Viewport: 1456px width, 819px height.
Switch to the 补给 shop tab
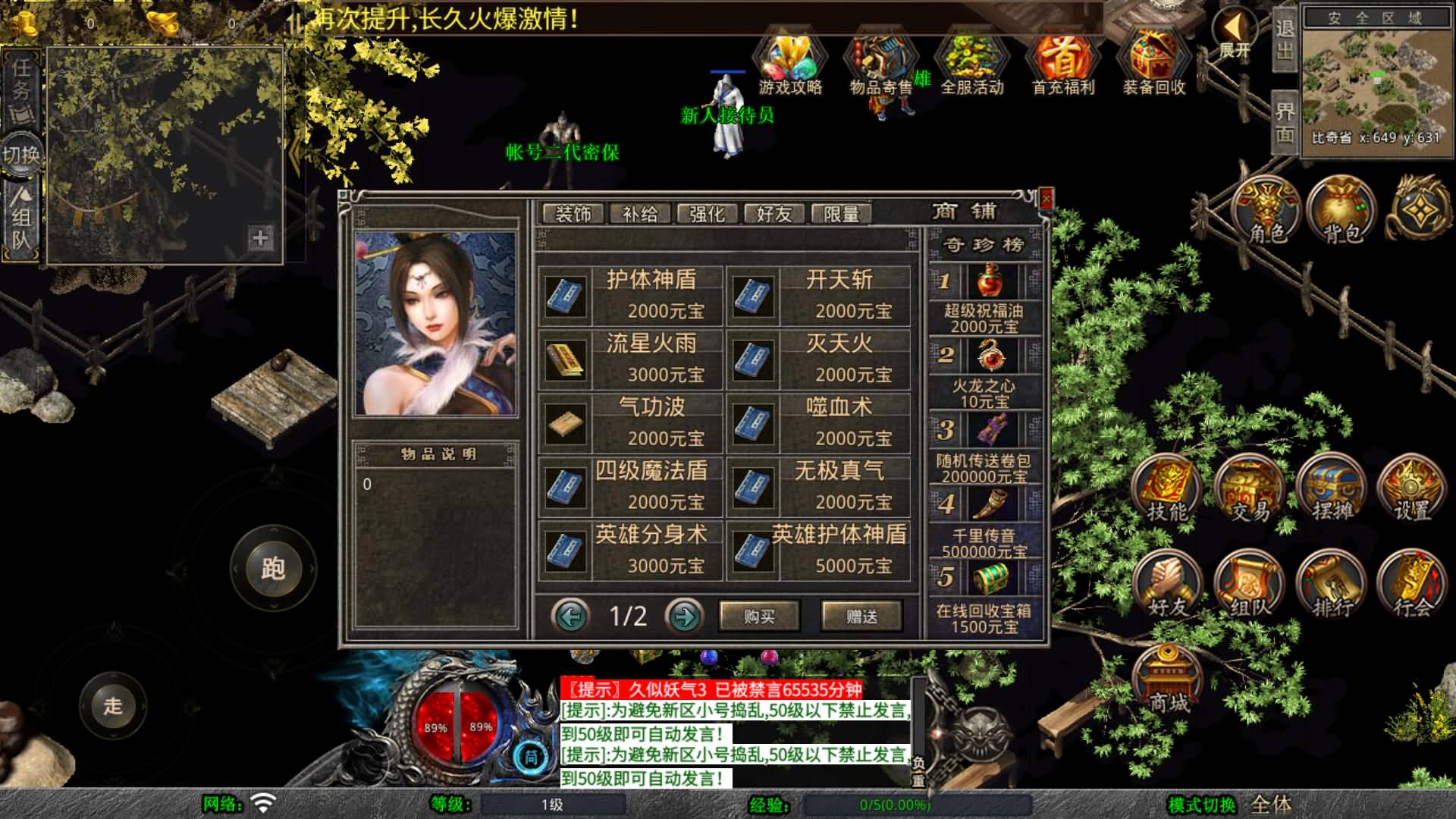pos(639,213)
